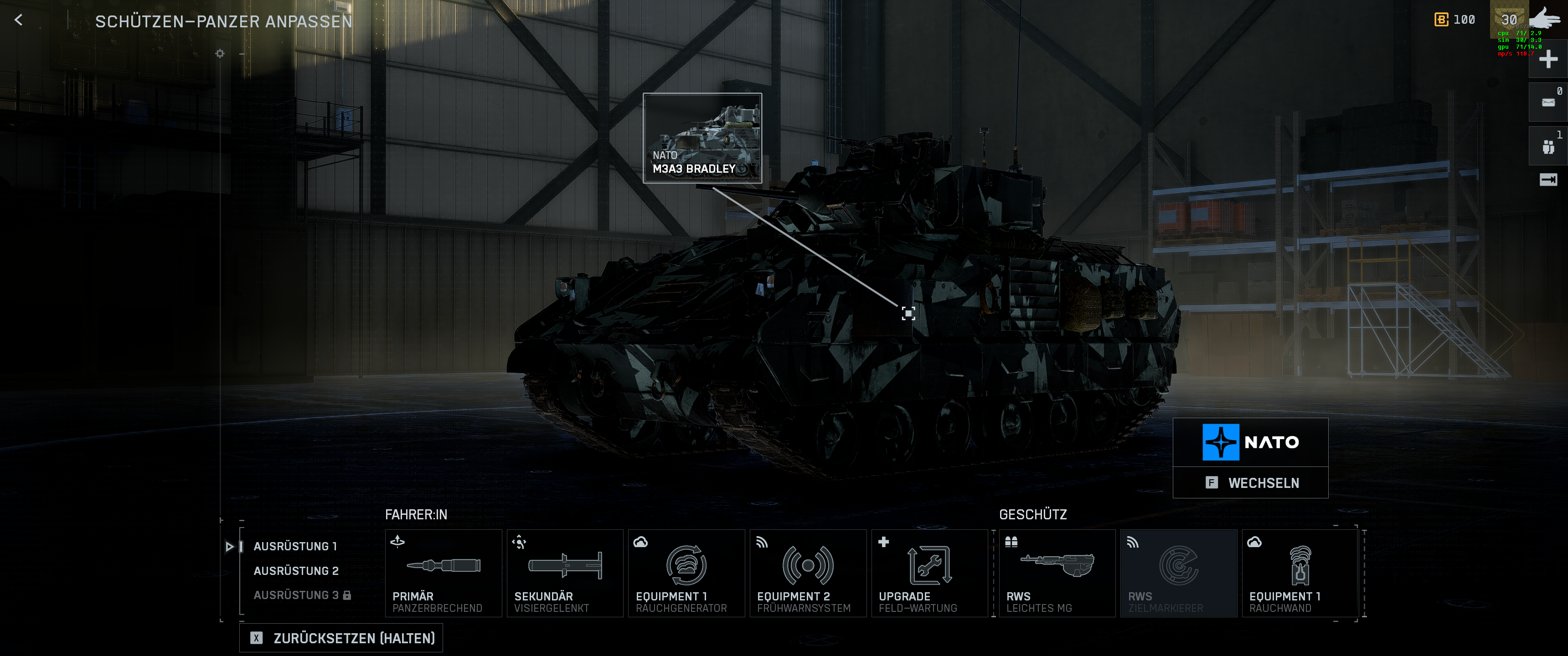Open the Fahrer:in section header
The height and width of the screenshot is (656, 1568).
coord(416,514)
